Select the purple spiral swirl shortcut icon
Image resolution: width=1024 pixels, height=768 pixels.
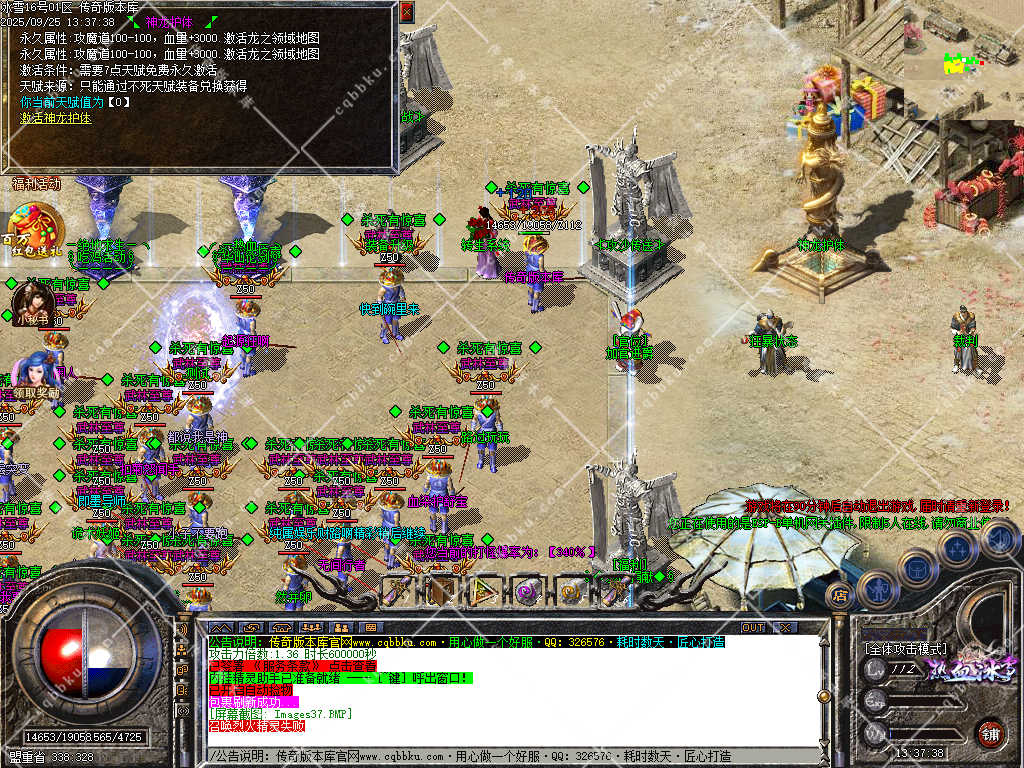(527, 592)
